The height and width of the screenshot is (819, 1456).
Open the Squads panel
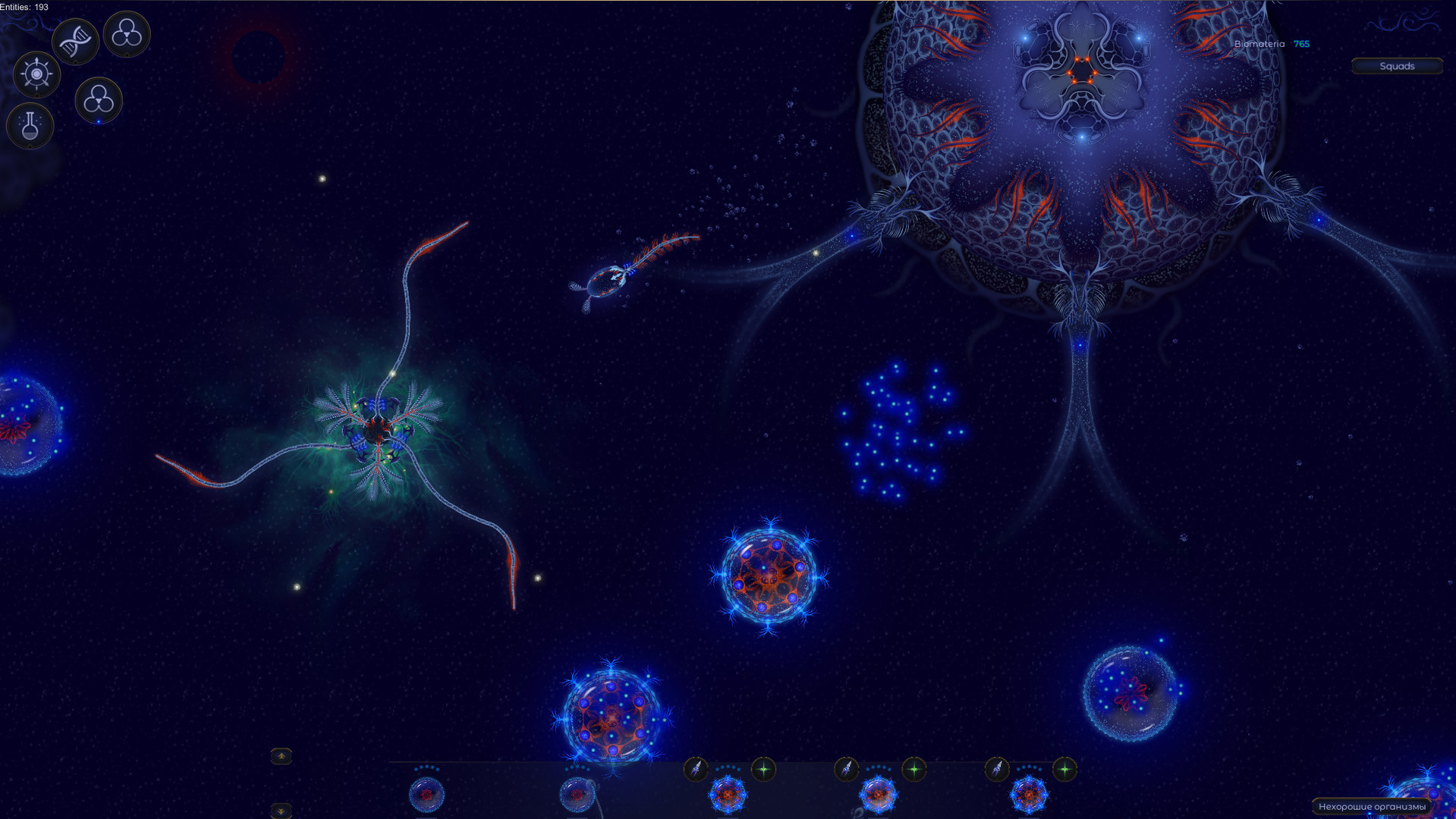(1397, 66)
